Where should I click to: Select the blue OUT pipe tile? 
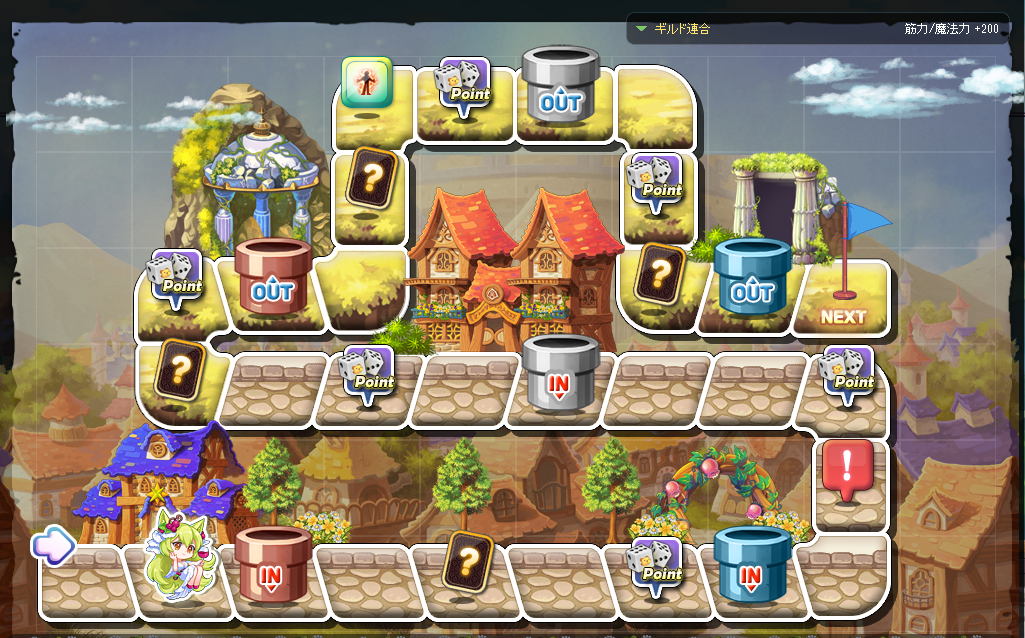[752, 281]
